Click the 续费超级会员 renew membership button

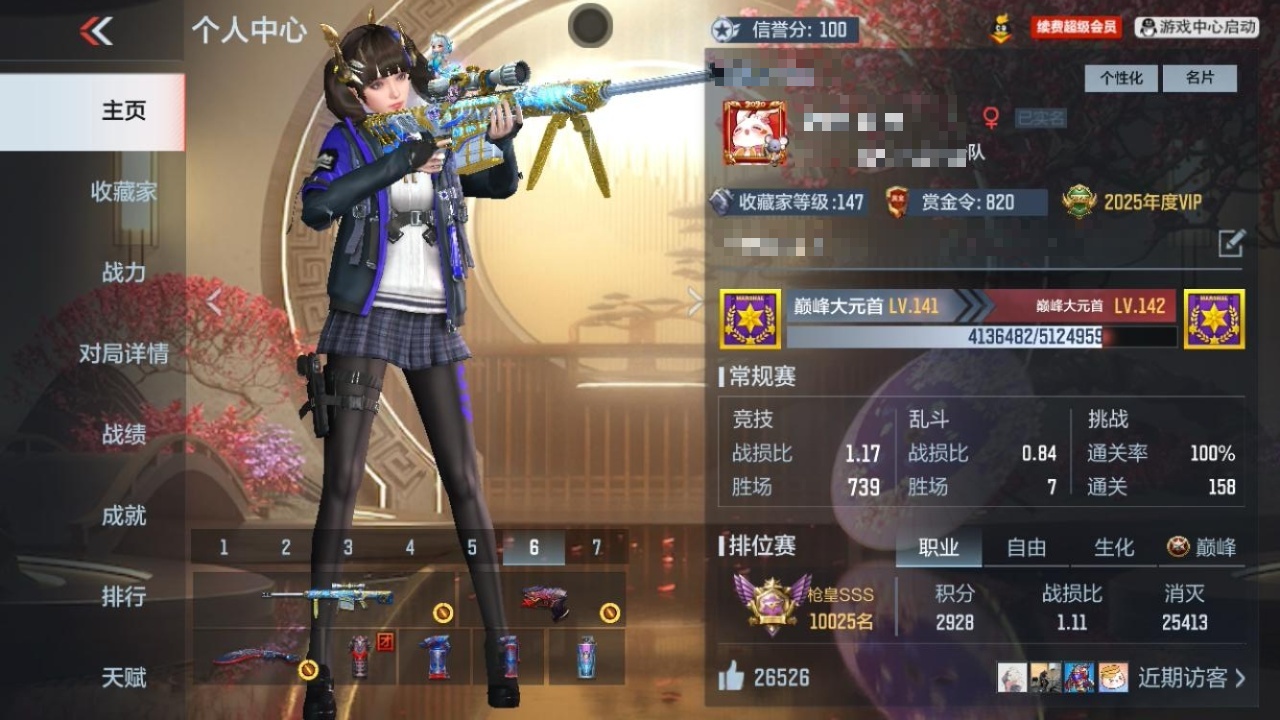tap(1076, 28)
